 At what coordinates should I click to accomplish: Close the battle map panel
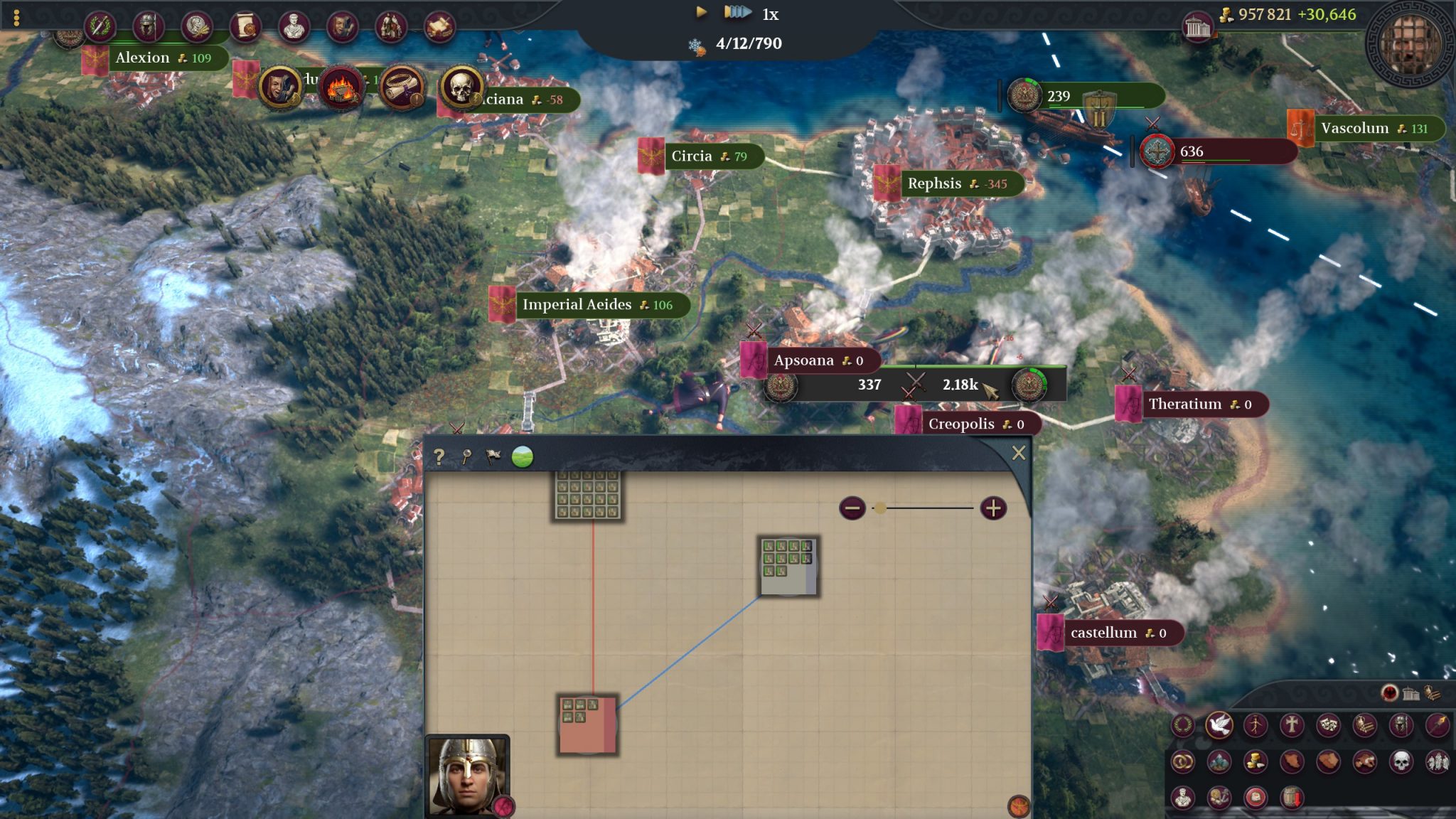coord(1018,454)
